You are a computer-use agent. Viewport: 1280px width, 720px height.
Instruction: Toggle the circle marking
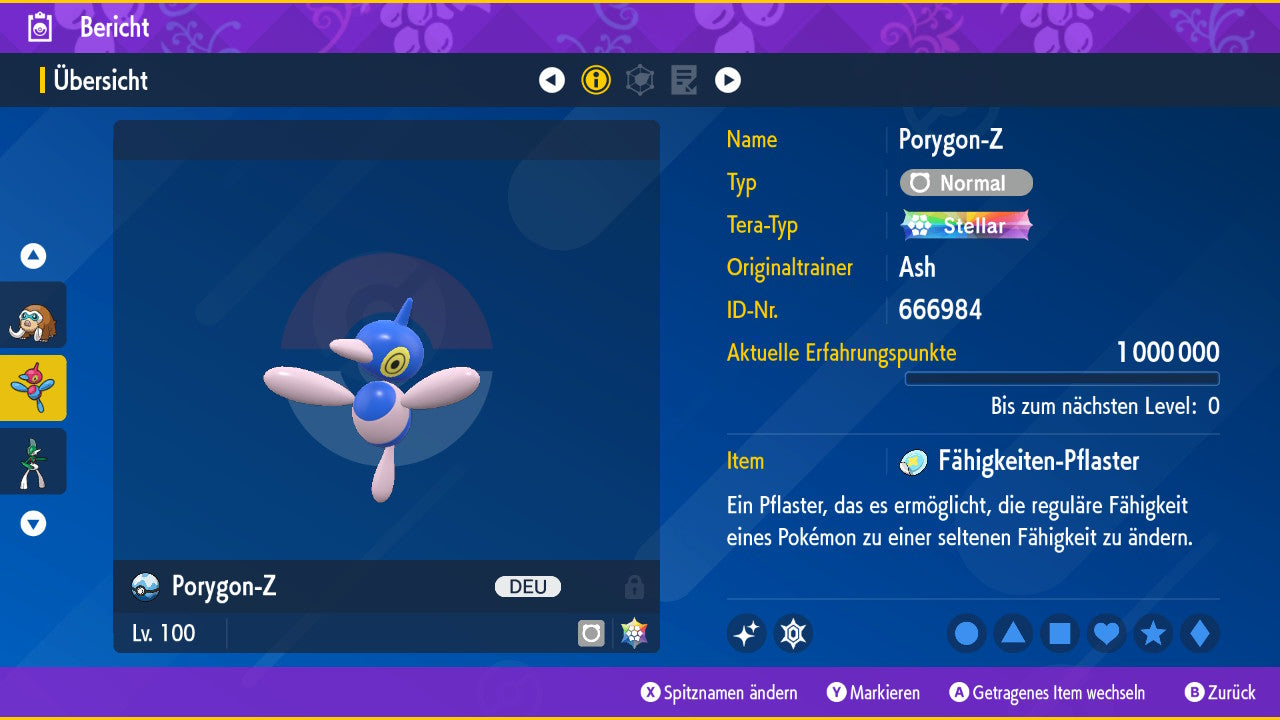966,633
